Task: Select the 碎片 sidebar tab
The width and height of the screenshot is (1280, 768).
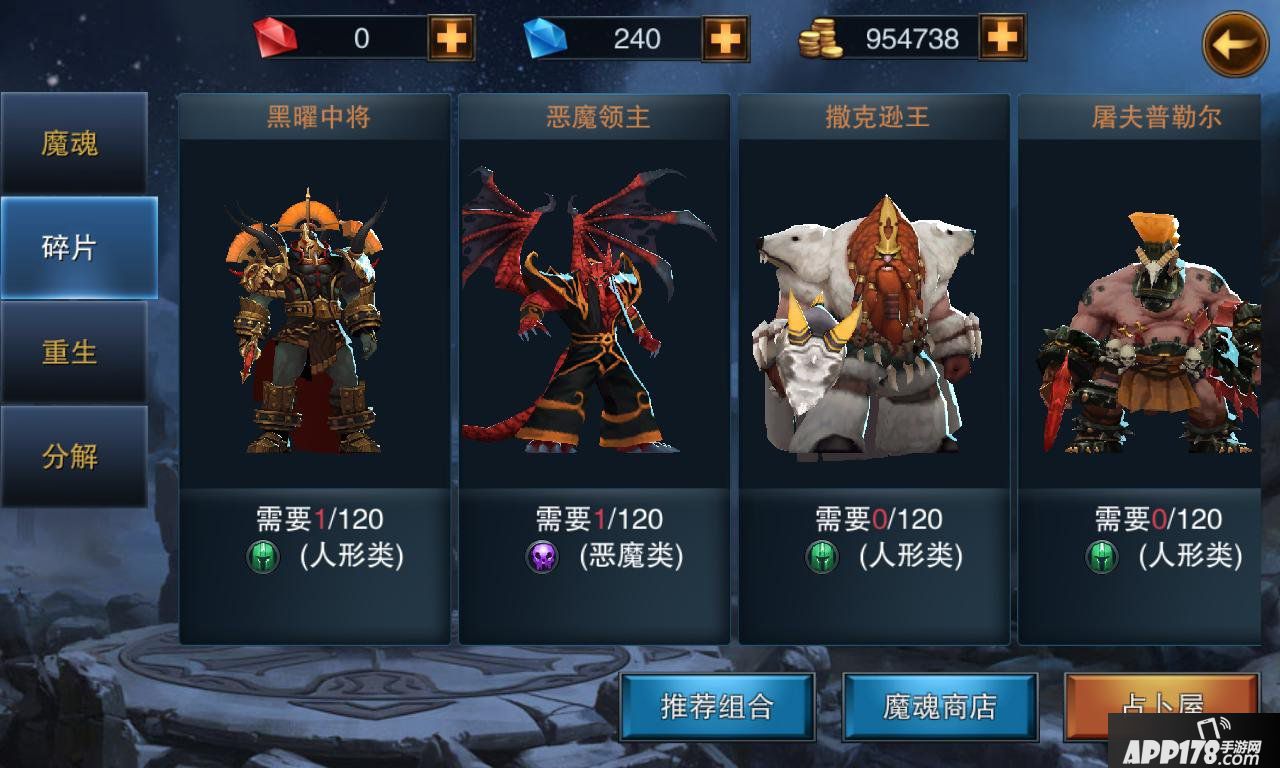Action: pos(70,246)
